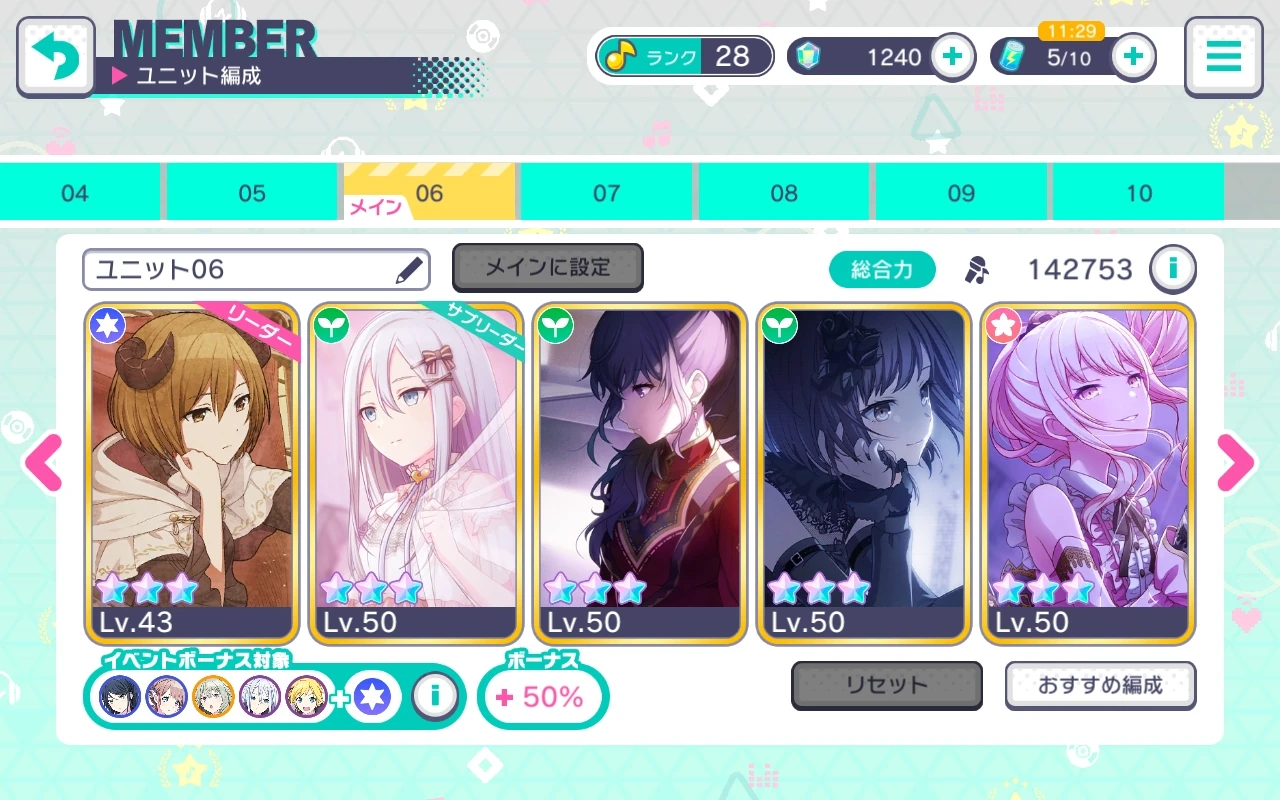Open the hamburger menu
The height and width of the screenshot is (800, 1280).
point(1222,56)
